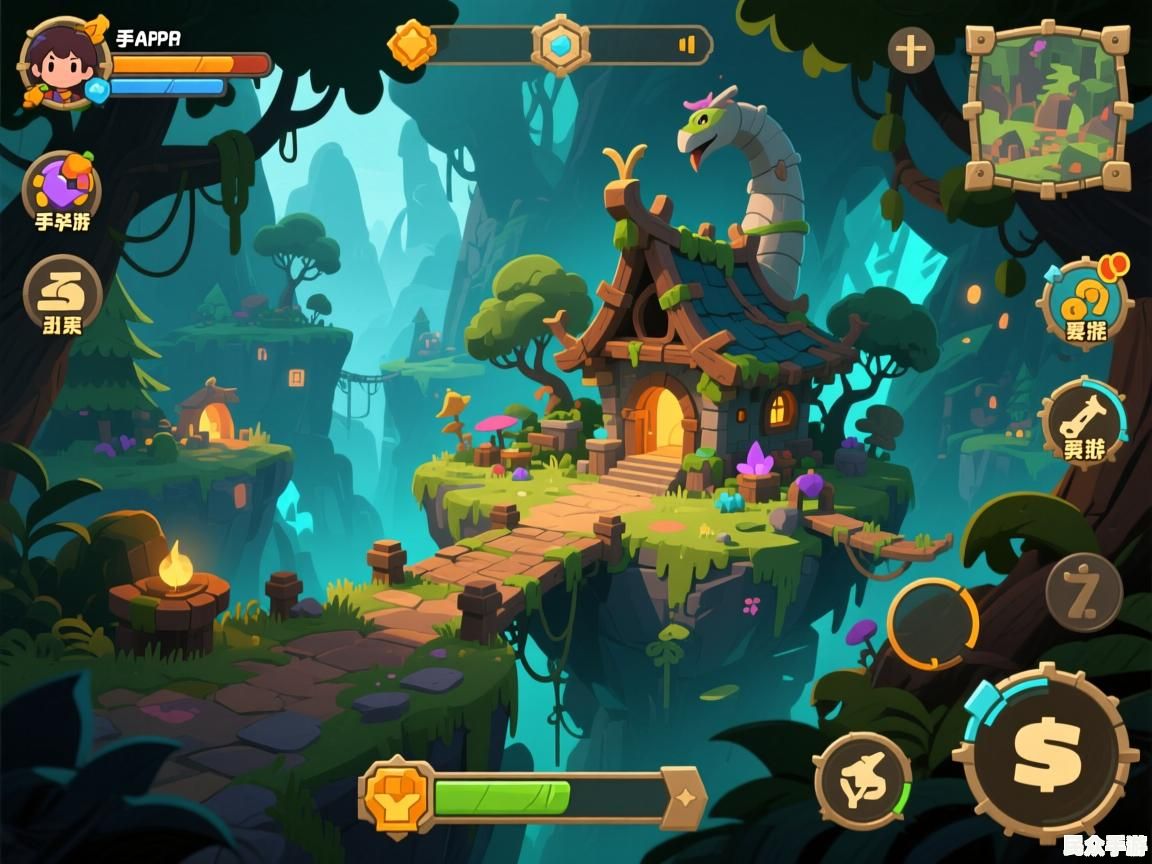This screenshot has height=864, width=1152.
Task: Select the star arrow tip of the green bar
Action: click(684, 797)
